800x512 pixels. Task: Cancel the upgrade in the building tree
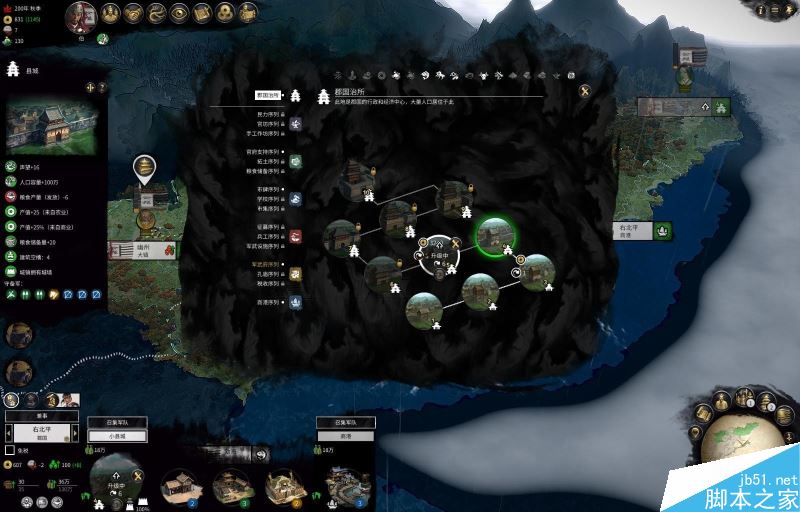454,243
